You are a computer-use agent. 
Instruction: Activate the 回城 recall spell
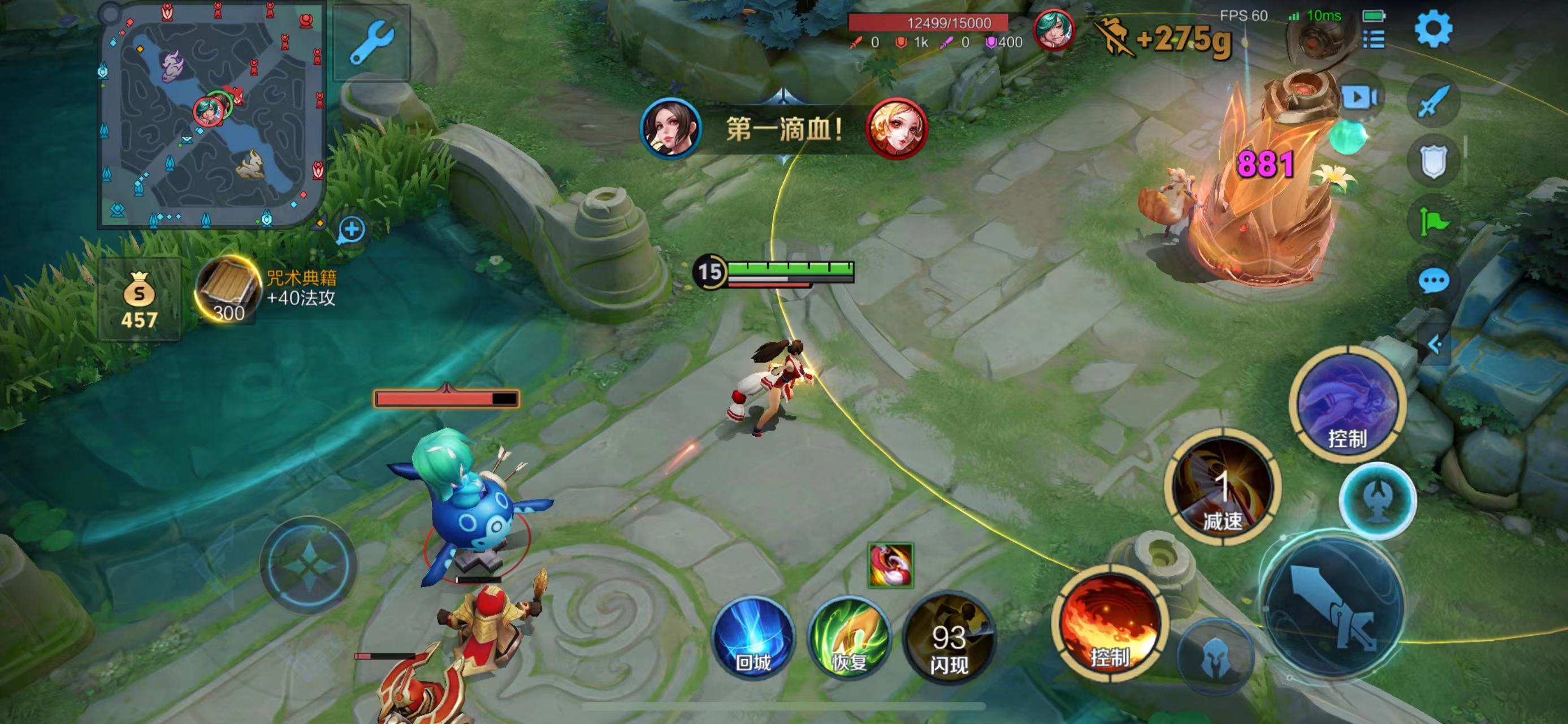[753, 637]
